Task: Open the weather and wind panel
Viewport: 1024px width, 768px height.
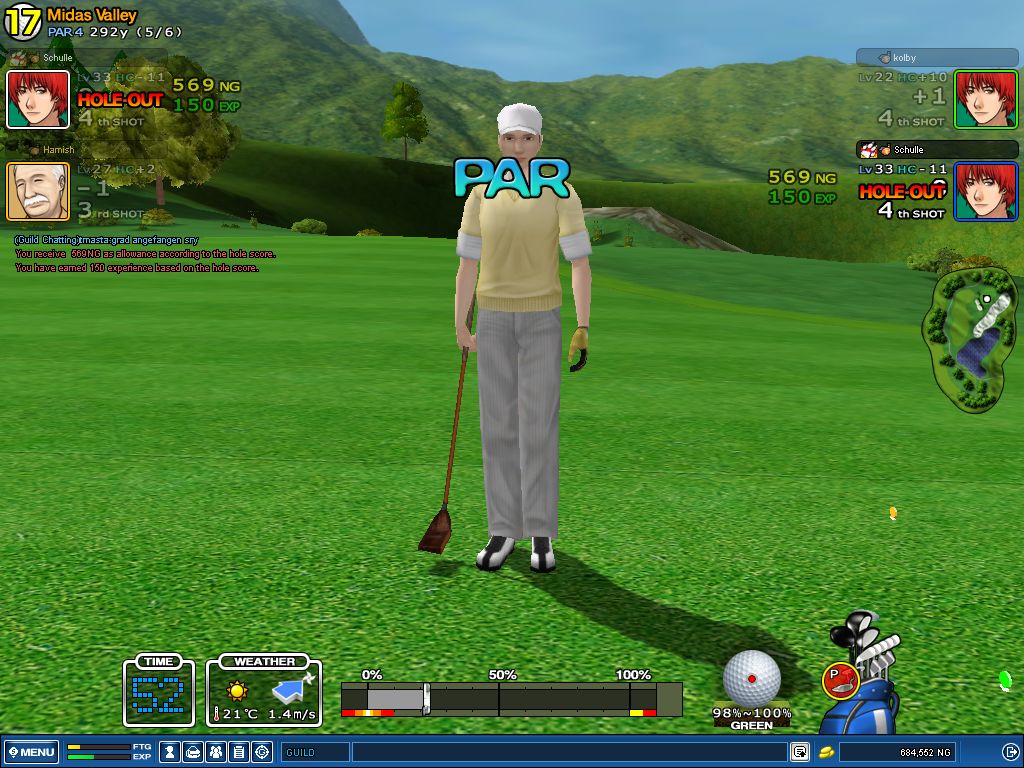Action: [265, 692]
